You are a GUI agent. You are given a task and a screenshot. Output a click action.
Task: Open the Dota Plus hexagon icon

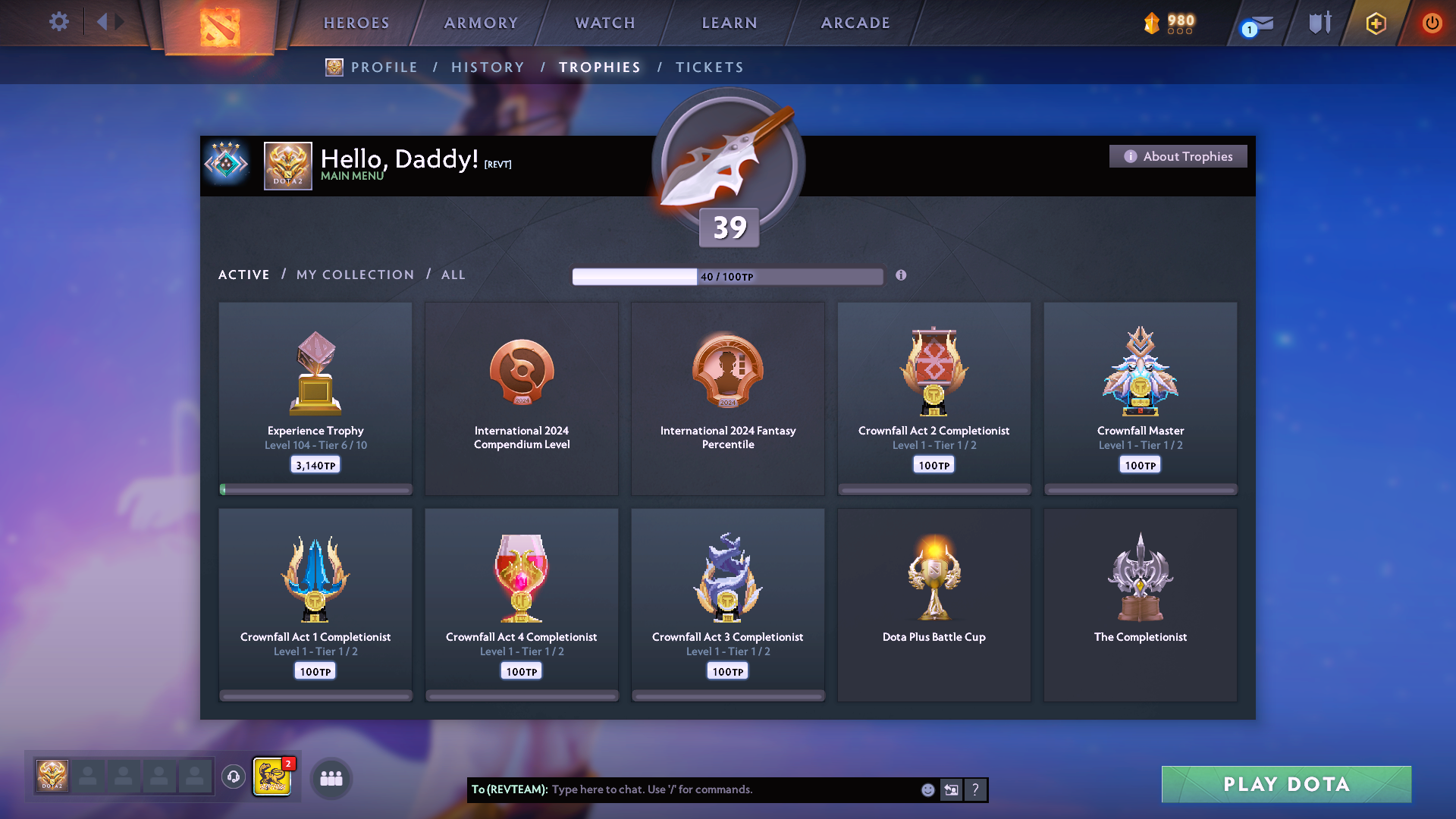coord(1375,23)
